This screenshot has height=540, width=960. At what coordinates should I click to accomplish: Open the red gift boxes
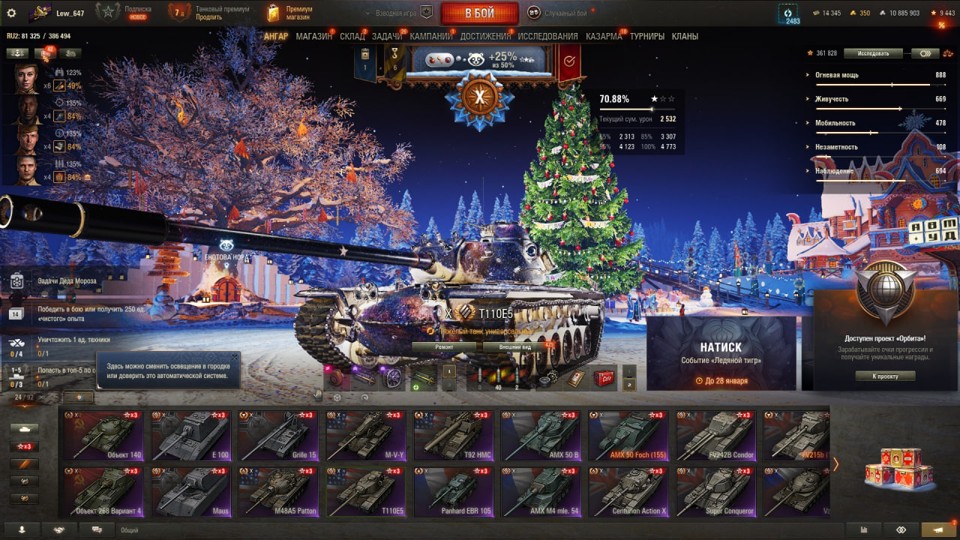887,468
